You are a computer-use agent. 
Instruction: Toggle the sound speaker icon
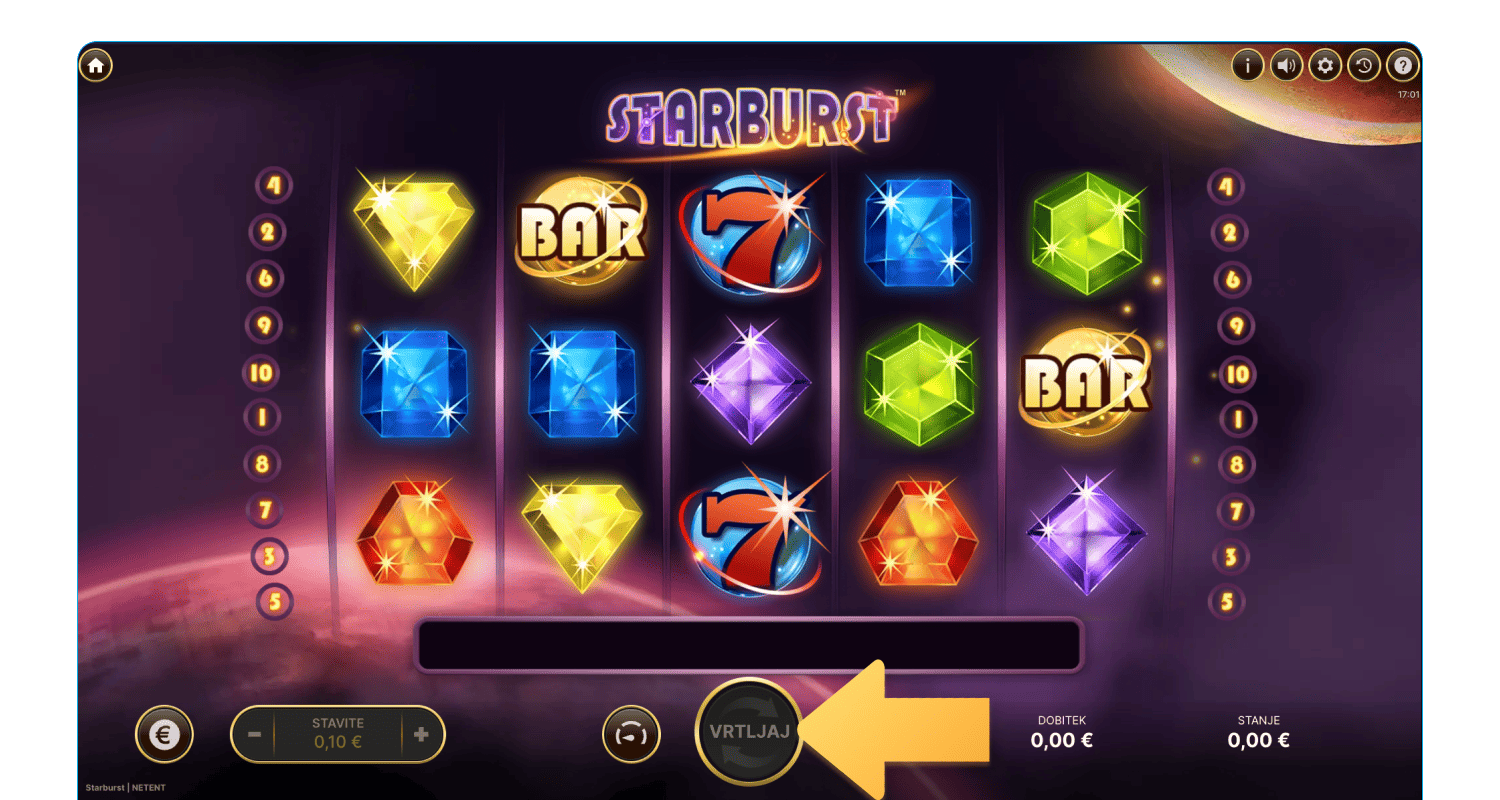[1286, 66]
